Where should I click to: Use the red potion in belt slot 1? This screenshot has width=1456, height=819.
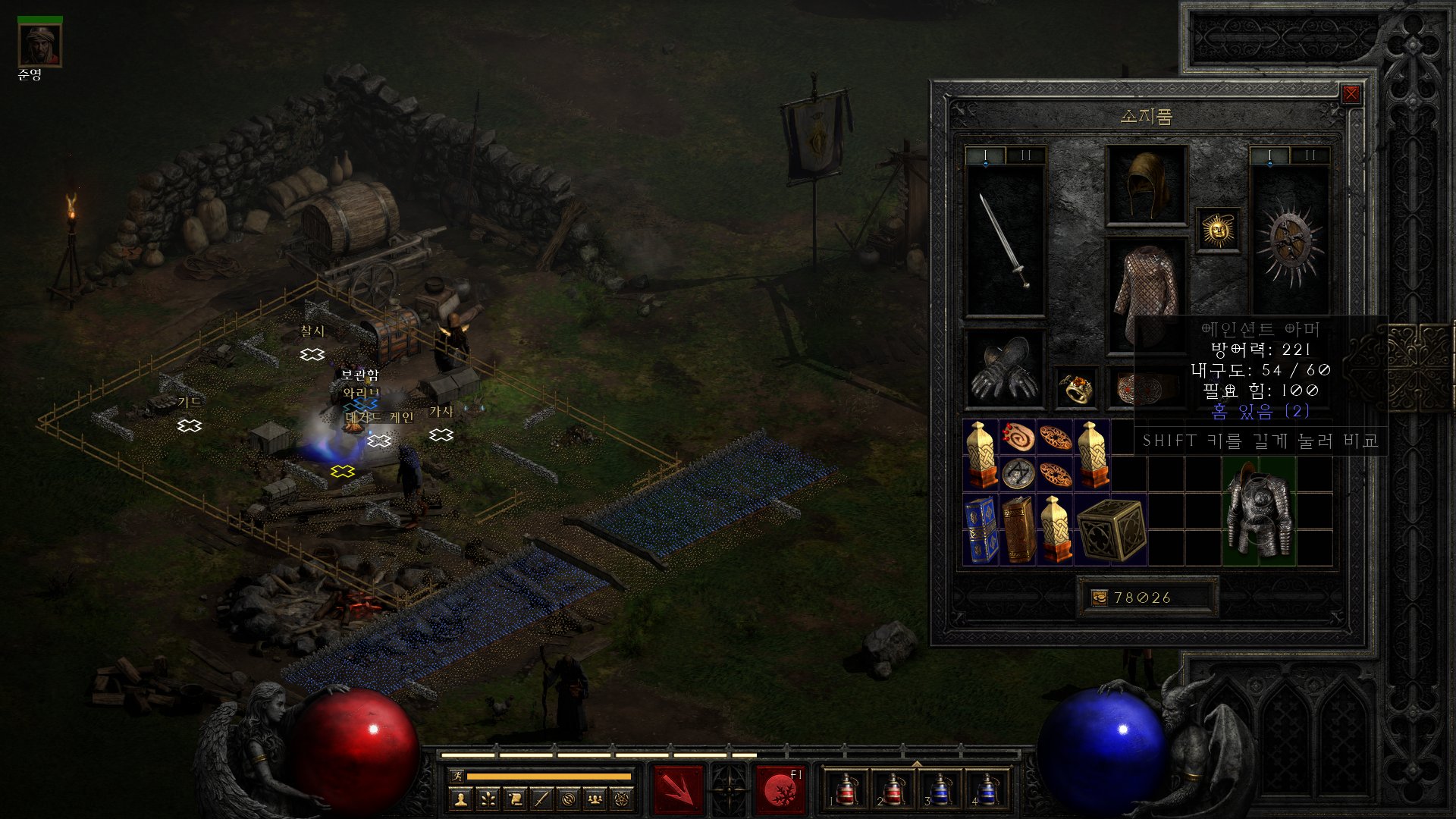pos(846,790)
